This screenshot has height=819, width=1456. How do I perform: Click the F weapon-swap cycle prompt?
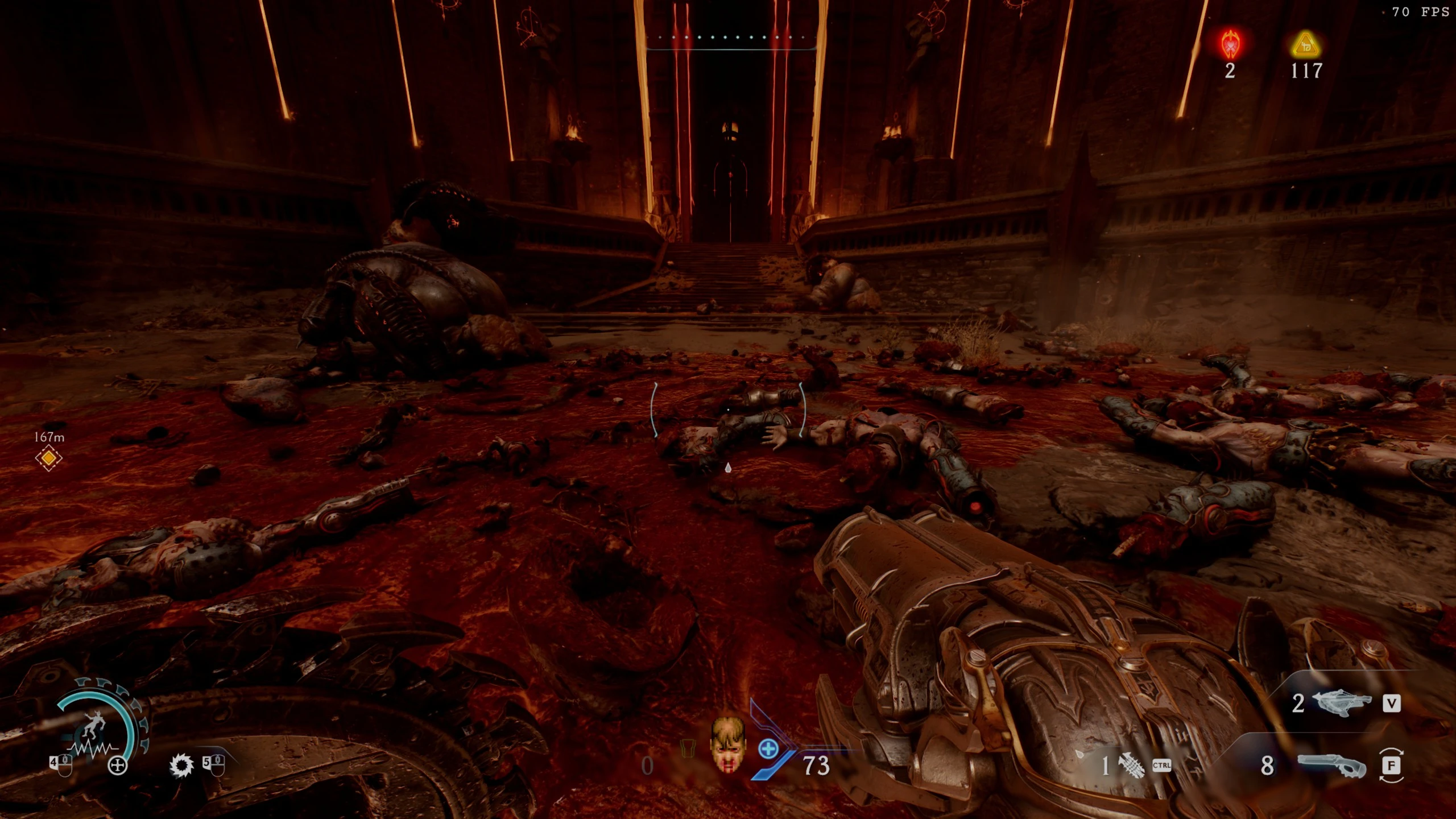click(x=1393, y=767)
